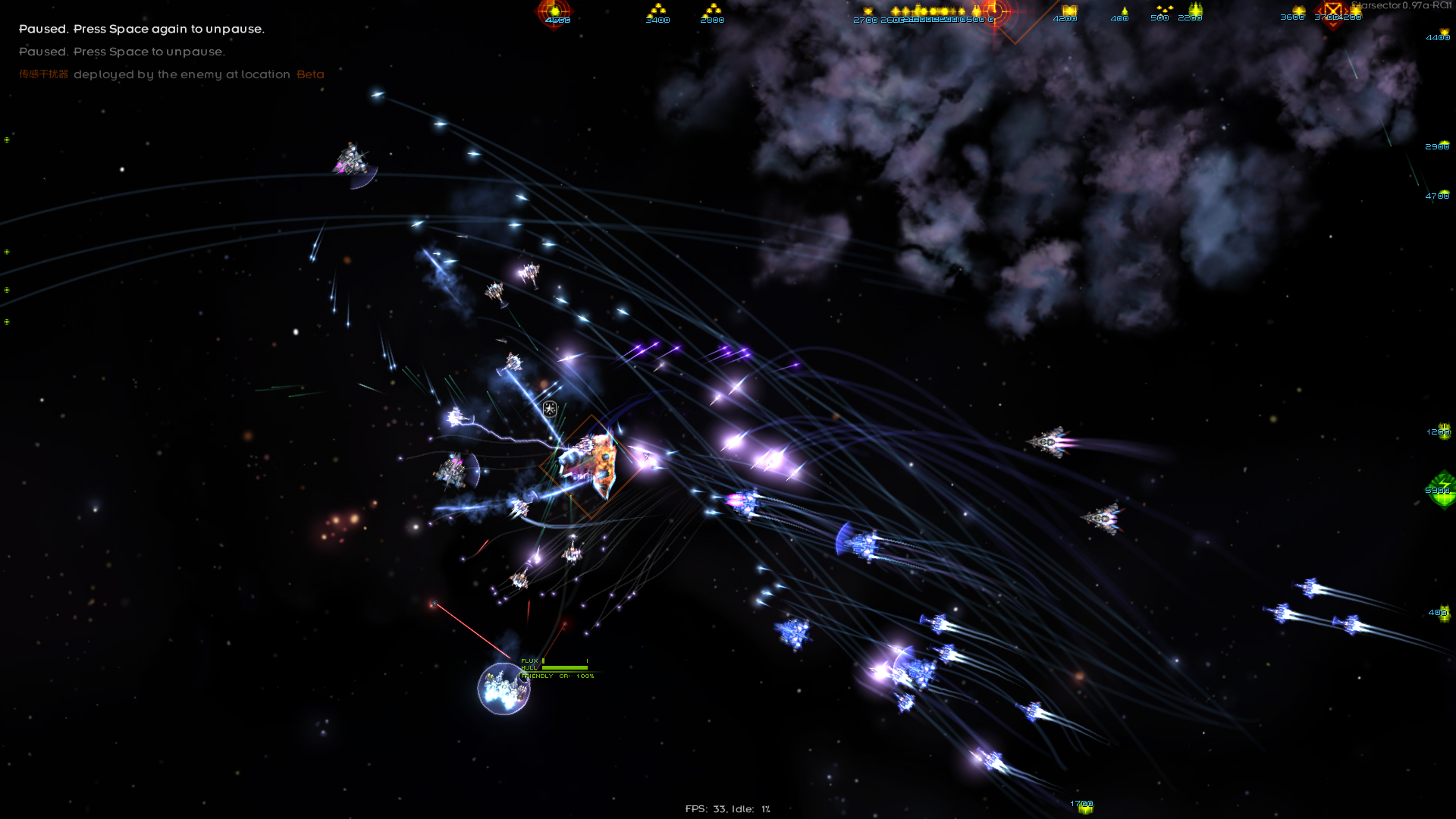1456x819 pixels.
Task: Select the green objective marker labeled 5900
Action: pos(1442,489)
